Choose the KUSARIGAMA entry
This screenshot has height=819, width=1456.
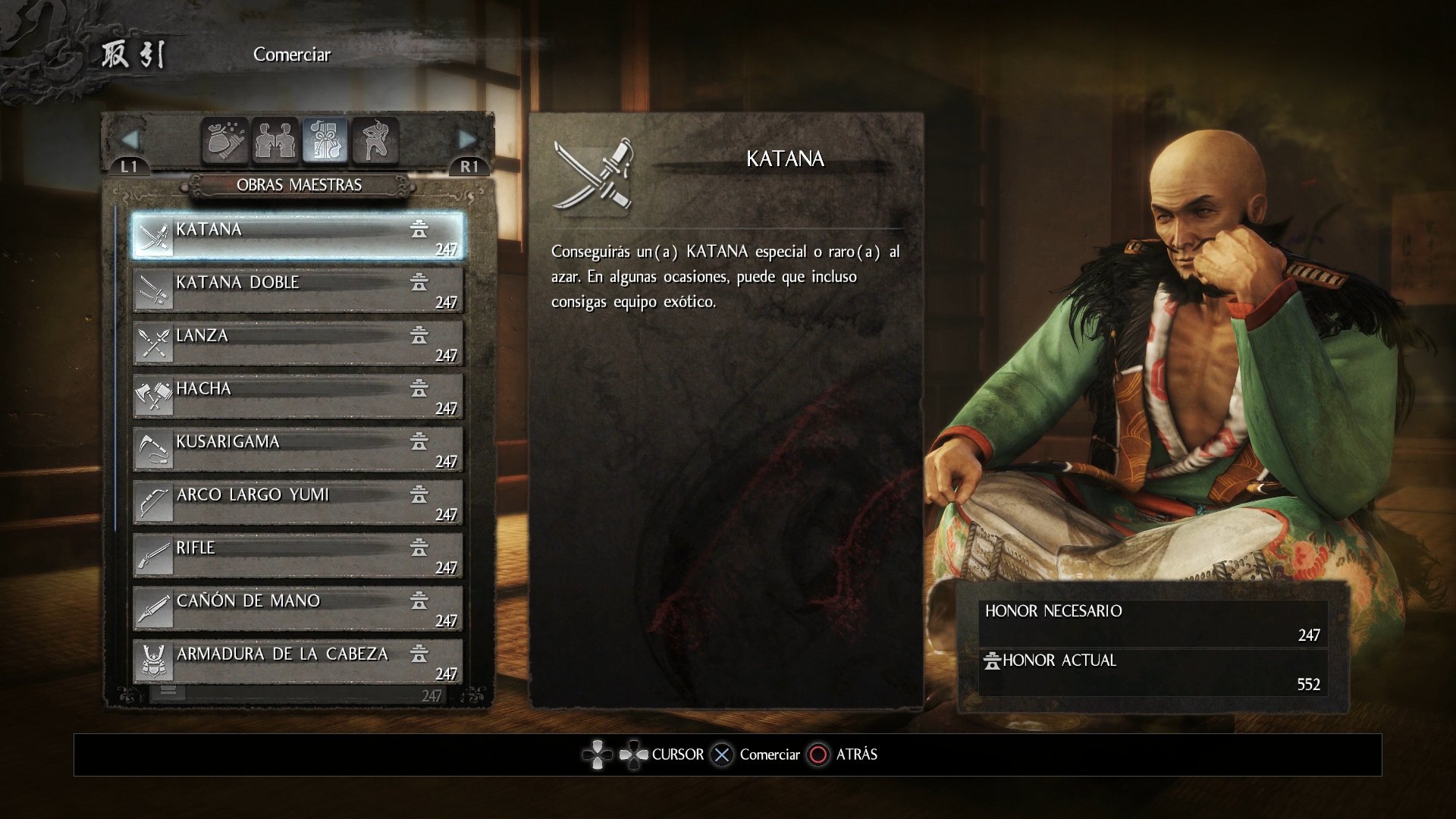point(297,449)
